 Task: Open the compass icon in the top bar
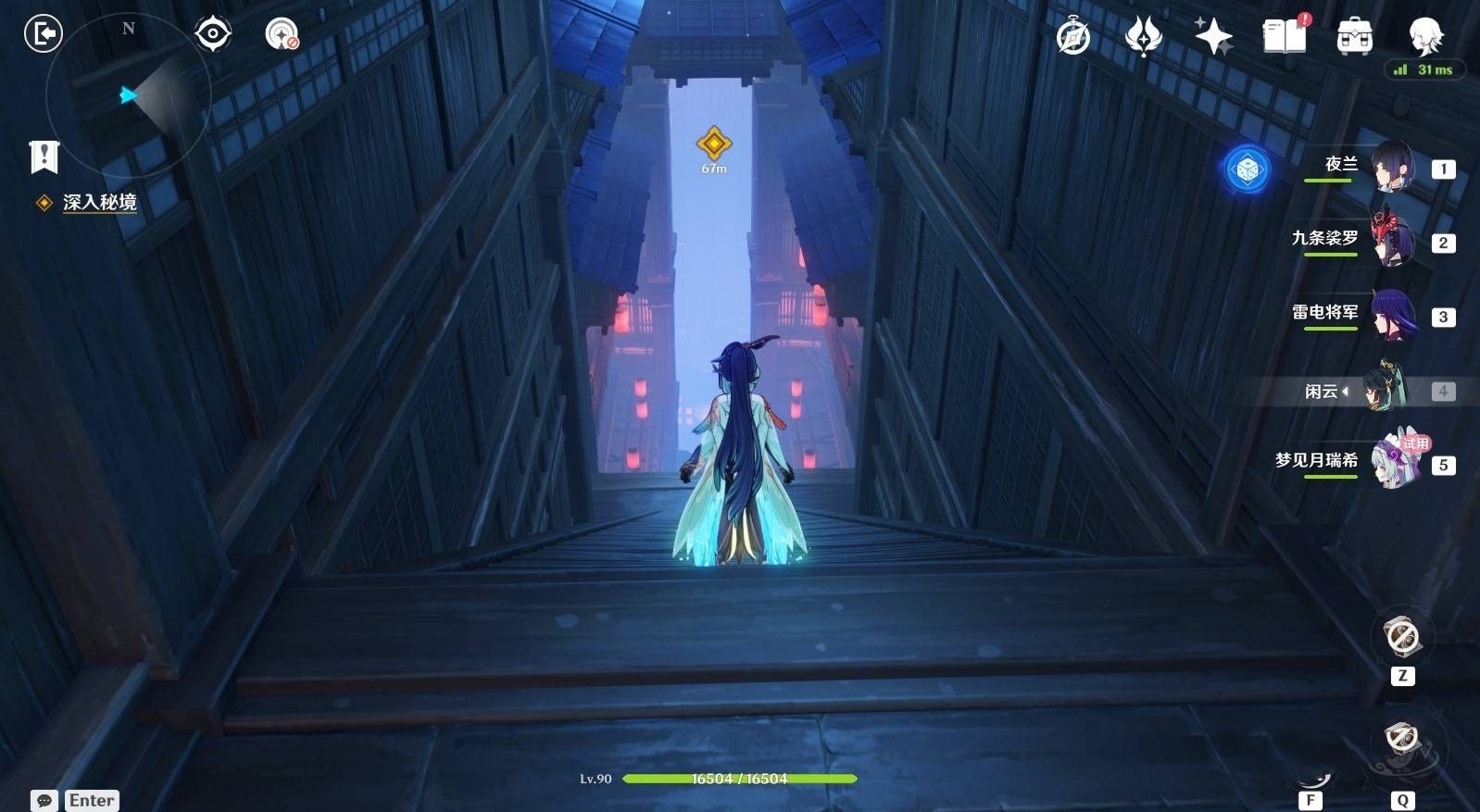(1073, 37)
